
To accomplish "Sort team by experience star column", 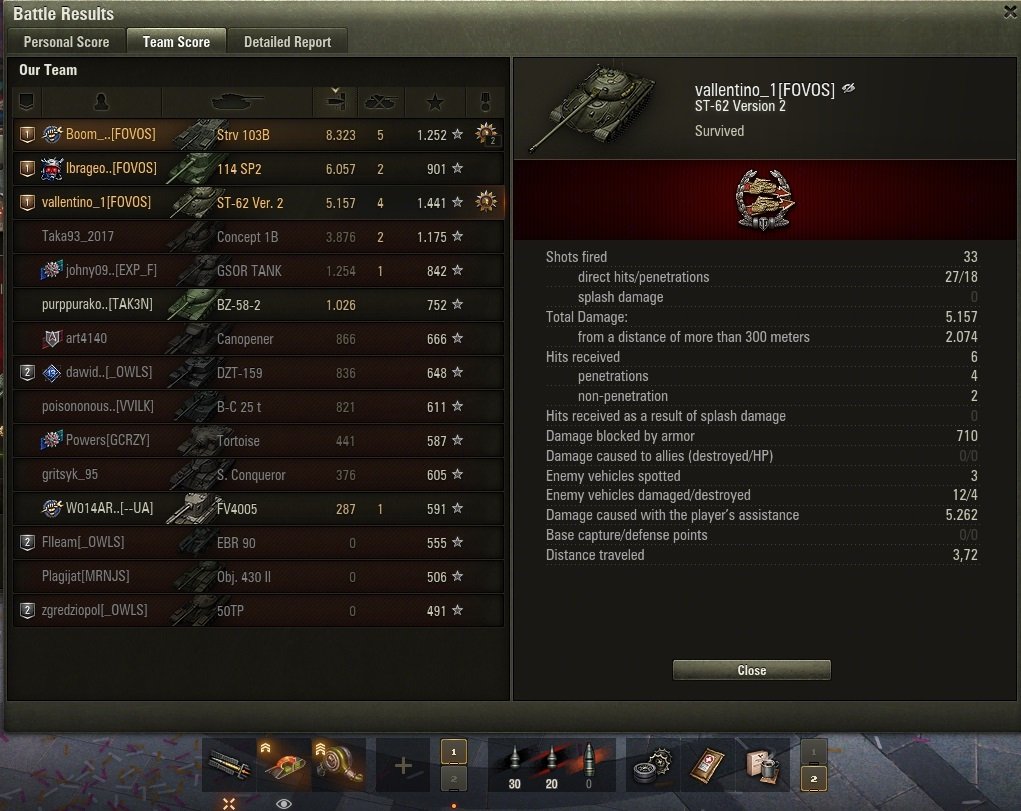I will tap(436, 101).
